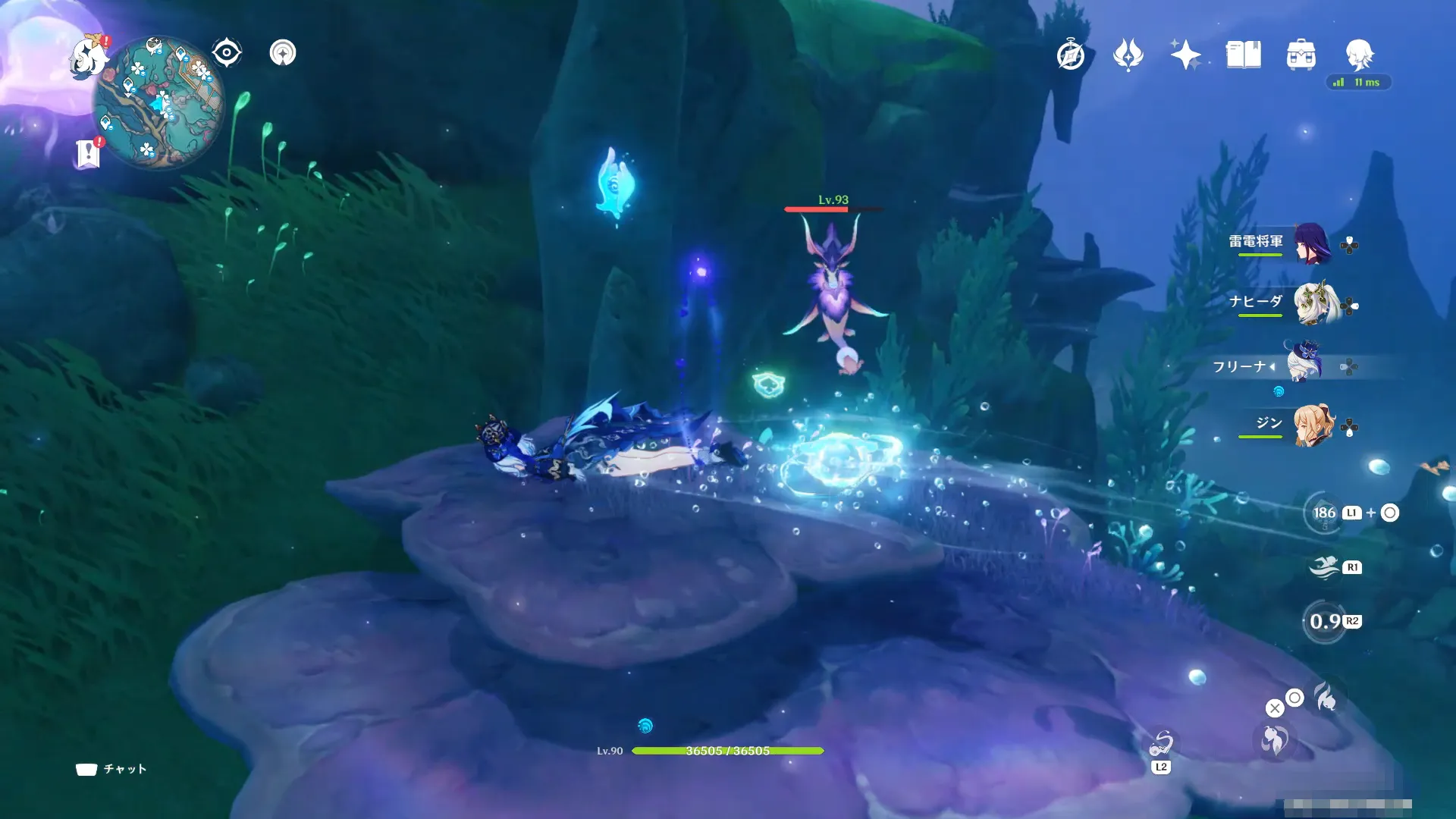Image resolution: width=1456 pixels, height=819 pixels.
Task: Open the Paimon menu
Action: click(x=88, y=58)
